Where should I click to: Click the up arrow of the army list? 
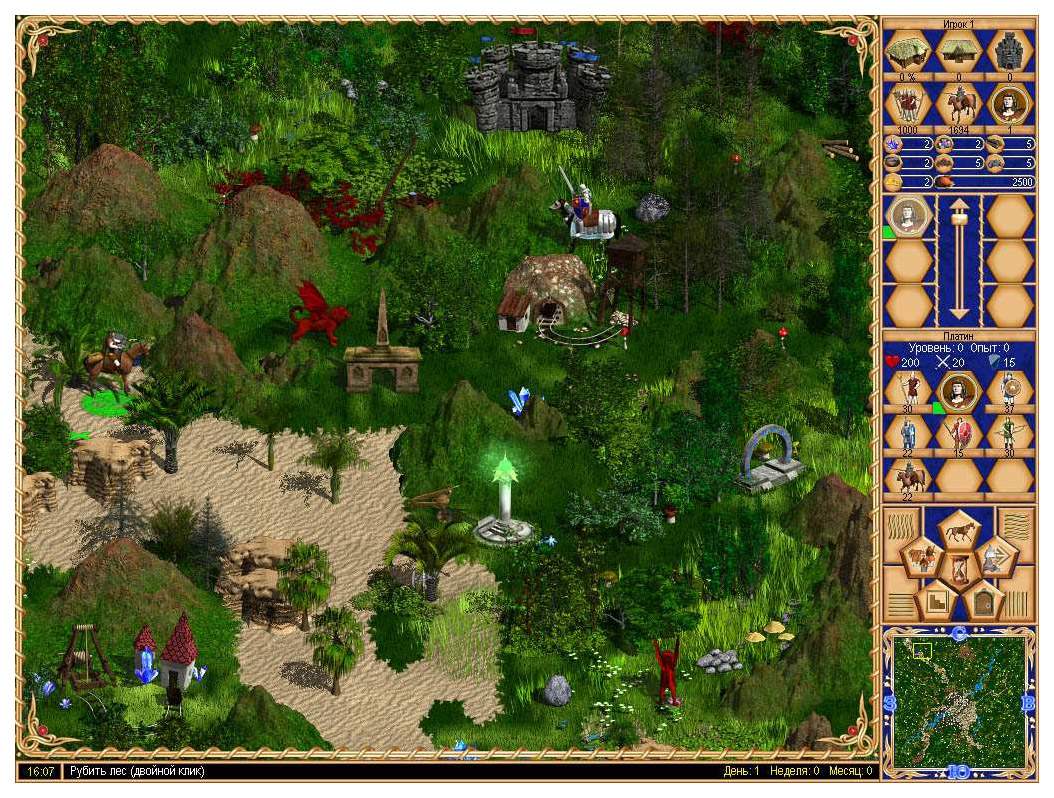click(960, 212)
